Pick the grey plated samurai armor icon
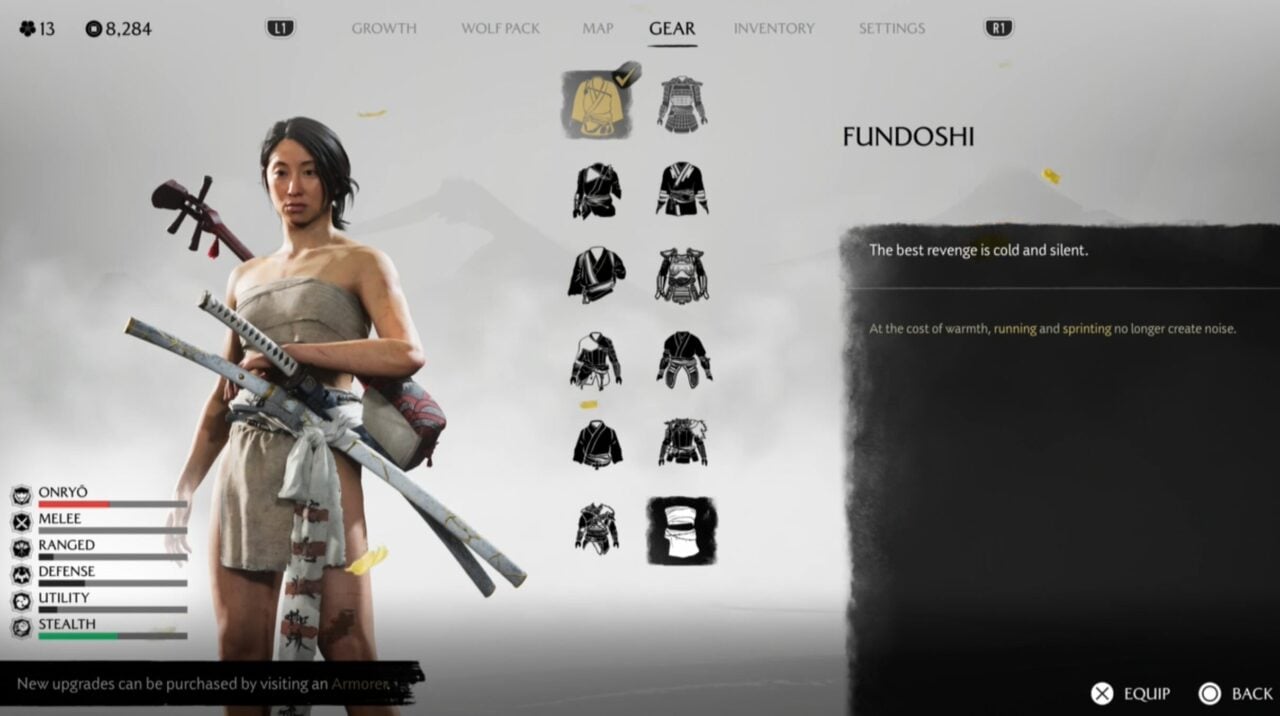The height and width of the screenshot is (716, 1280). tap(682, 104)
